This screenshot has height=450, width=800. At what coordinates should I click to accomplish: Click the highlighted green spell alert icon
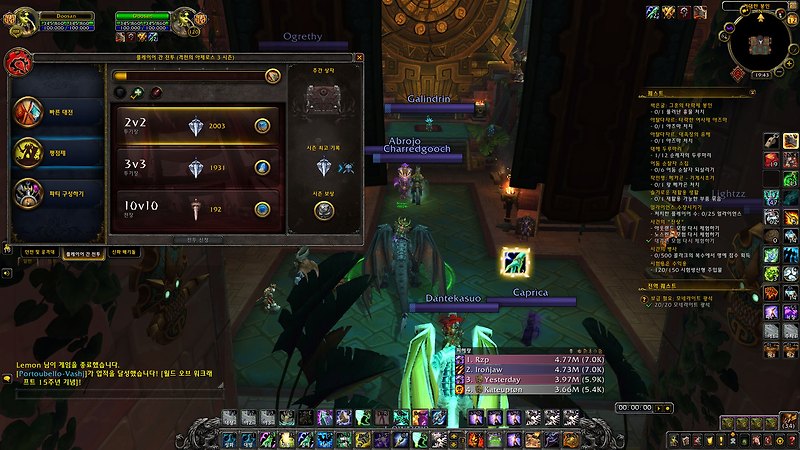tap(516, 262)
